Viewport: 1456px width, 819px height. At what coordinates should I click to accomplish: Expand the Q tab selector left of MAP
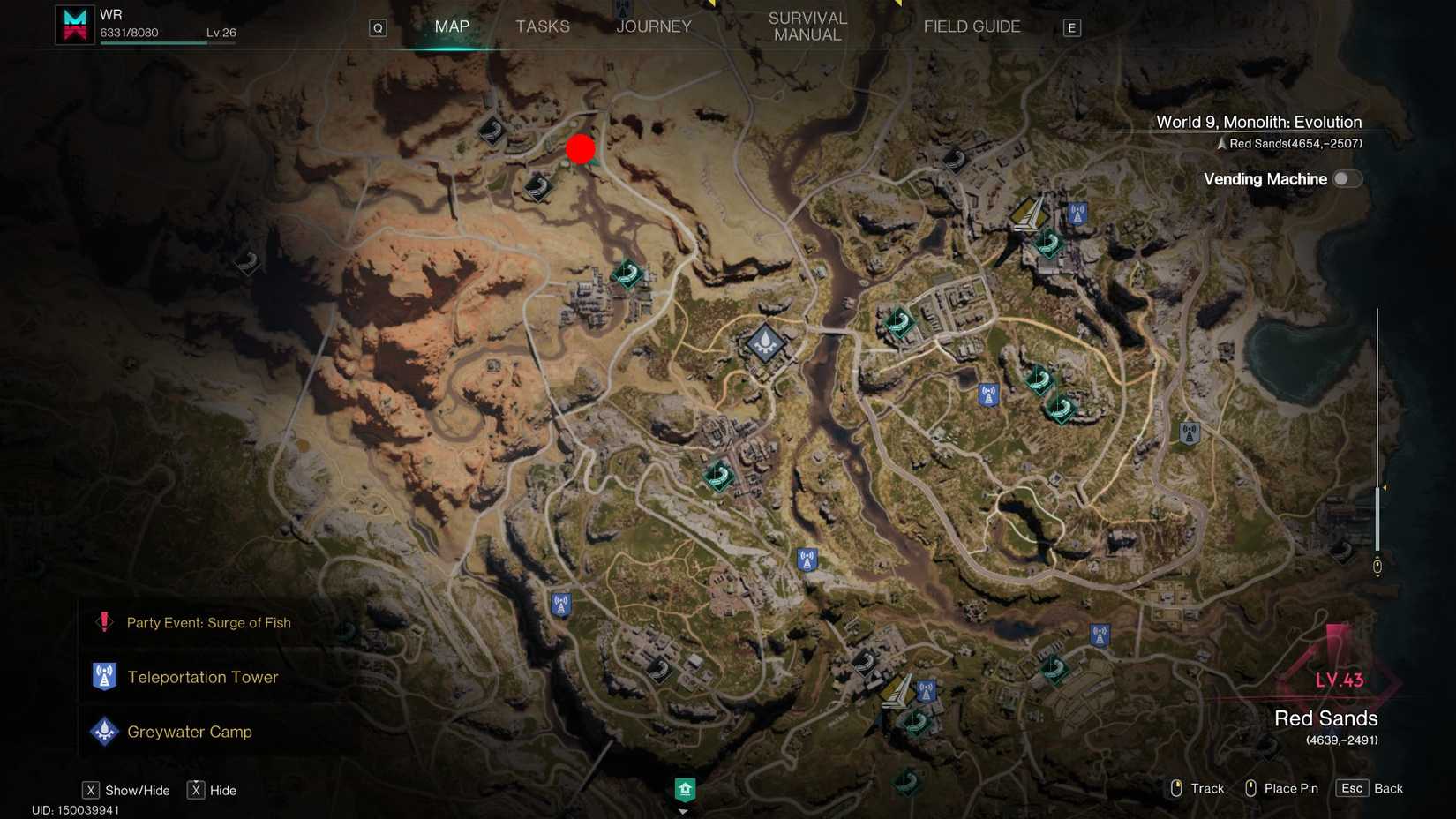(378, 27)
